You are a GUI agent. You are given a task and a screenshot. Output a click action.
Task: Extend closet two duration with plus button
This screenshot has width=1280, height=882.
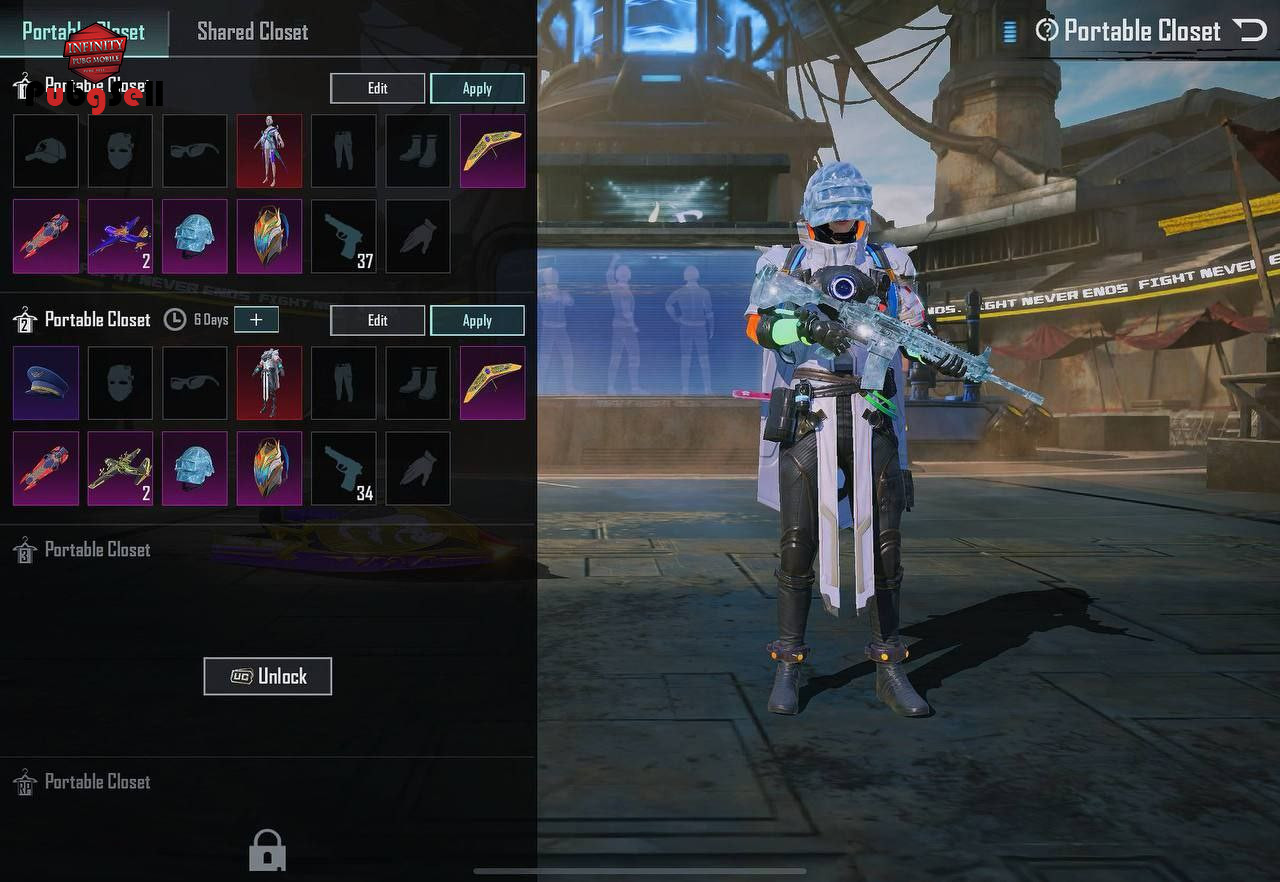[257, 319]
